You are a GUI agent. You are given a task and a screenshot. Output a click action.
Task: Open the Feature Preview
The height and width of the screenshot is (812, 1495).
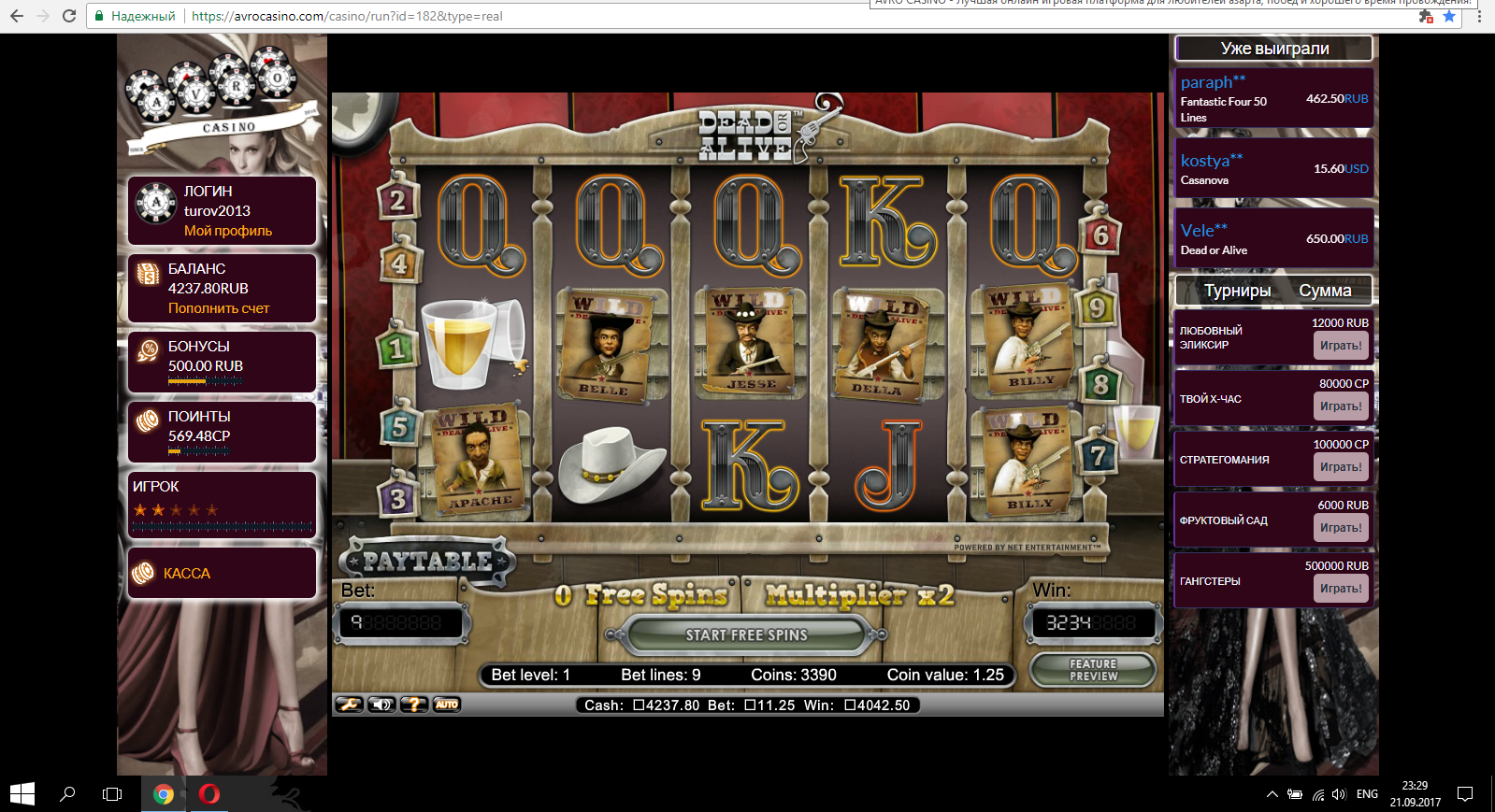[1093, 670]
